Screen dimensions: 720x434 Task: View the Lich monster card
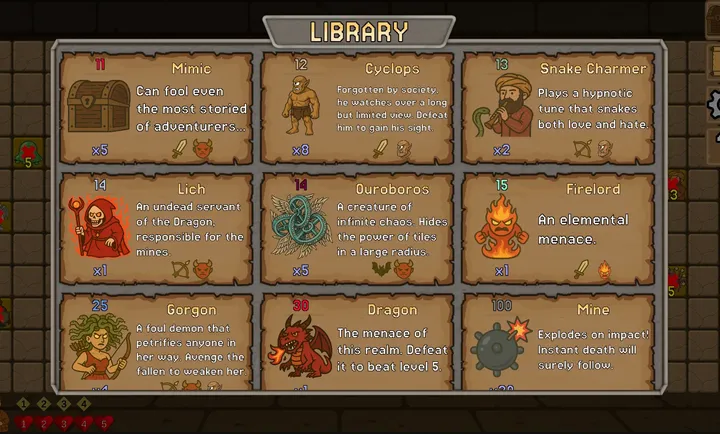click(x=156, y=229)
